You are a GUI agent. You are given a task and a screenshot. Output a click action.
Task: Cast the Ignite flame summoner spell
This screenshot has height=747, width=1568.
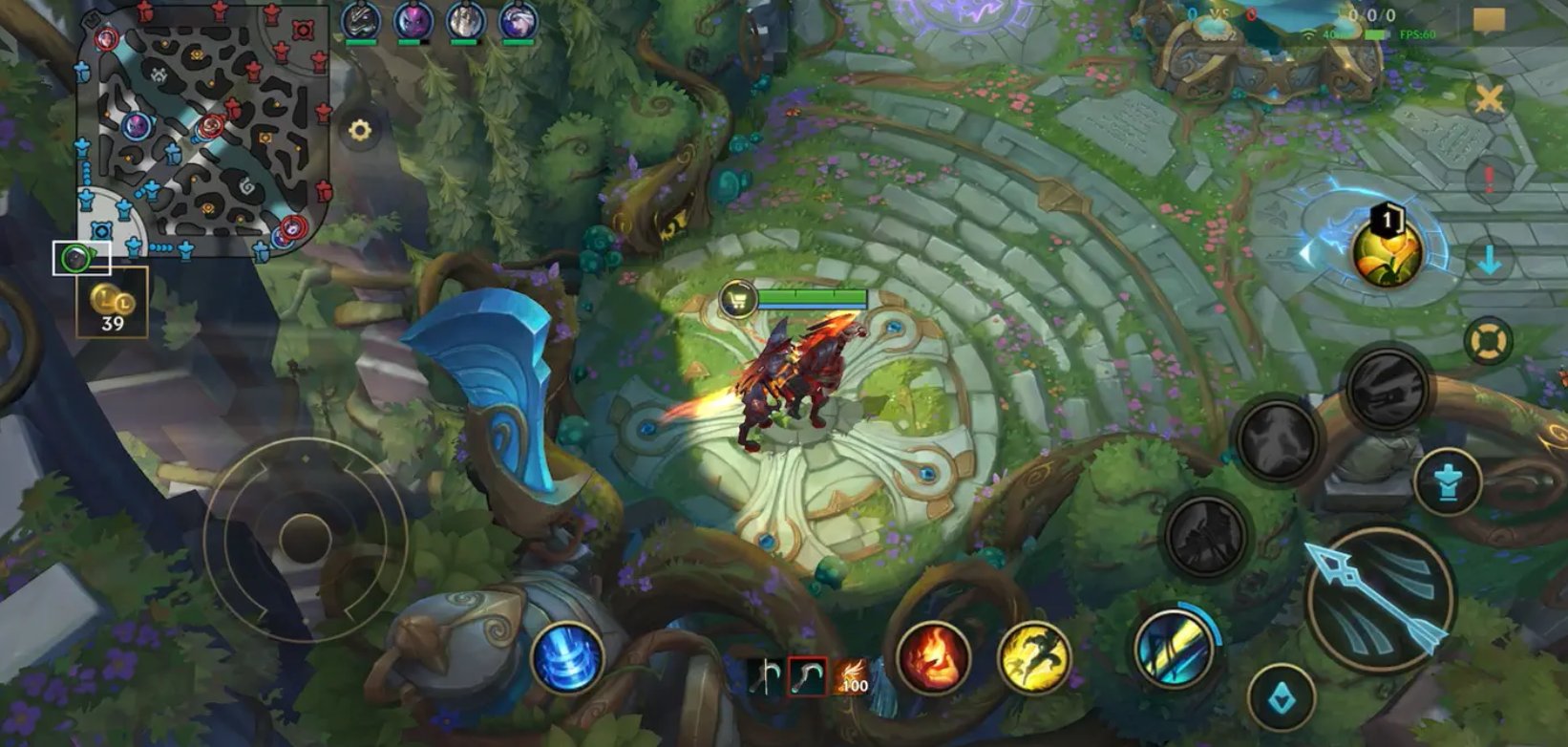point(933,657)
